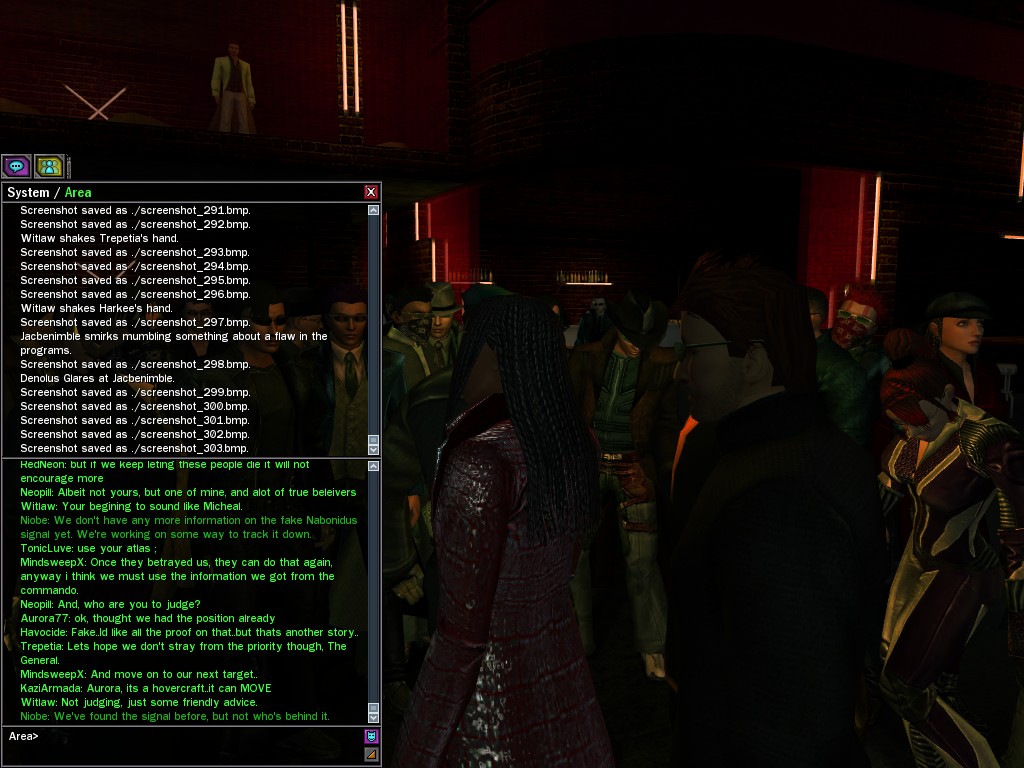The height and width of the screenshot is (768, 1024).
Task: Switch to the Area chat tab
Action: (x=78, y=192)
